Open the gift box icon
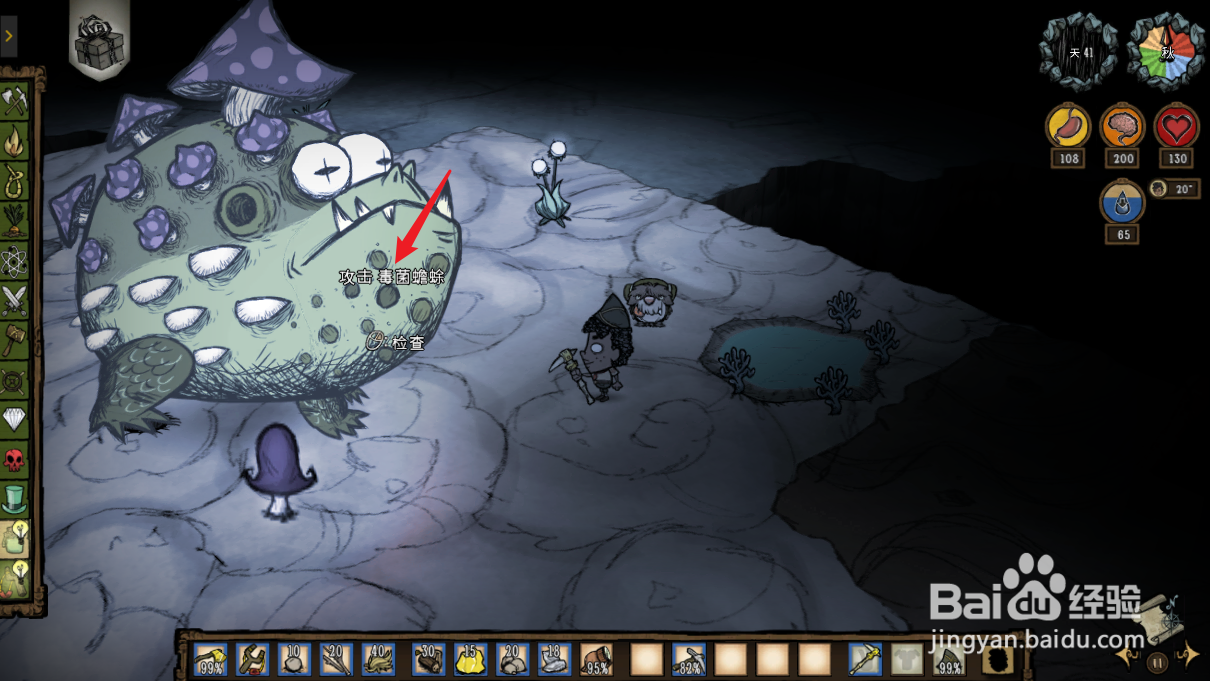Screen dimensions: 1210x681 tap(99, 41)
